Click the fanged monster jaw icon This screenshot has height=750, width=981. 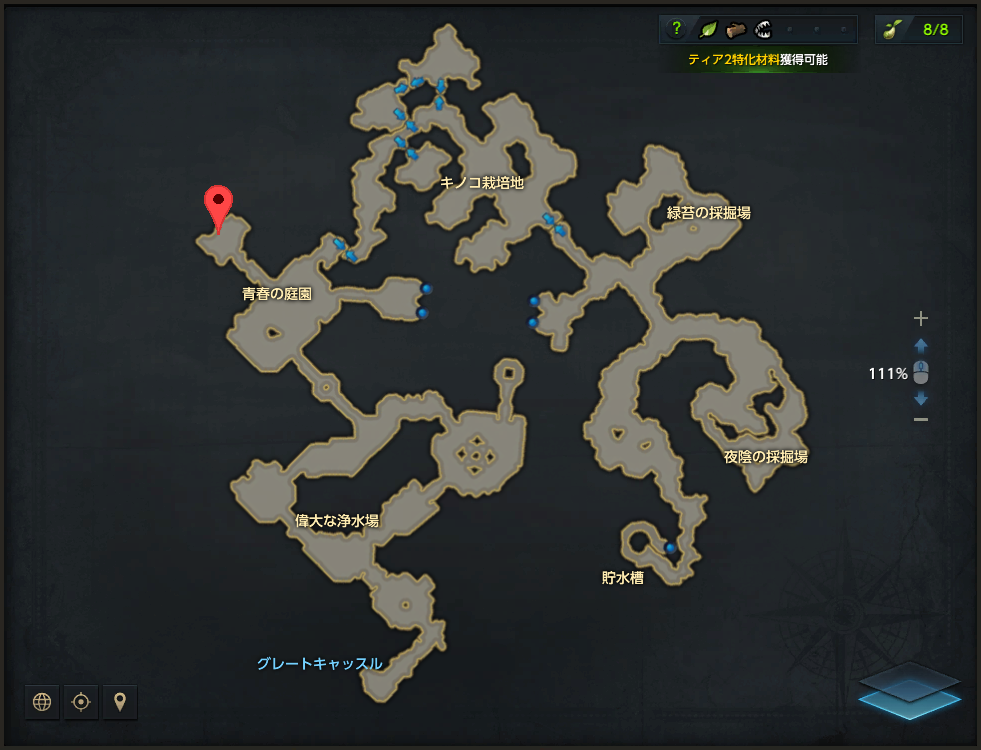coord(763,29)
